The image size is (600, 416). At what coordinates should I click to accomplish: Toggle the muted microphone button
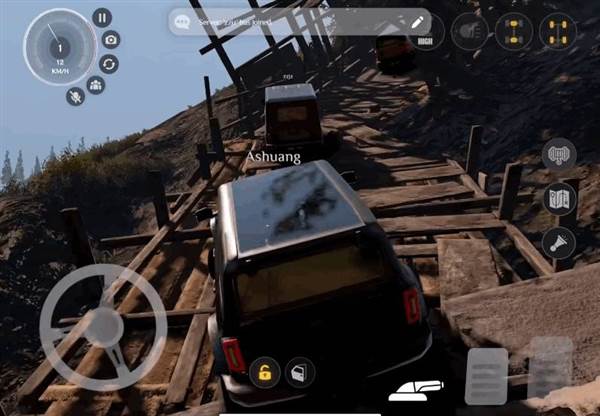[x=75, y=95]
